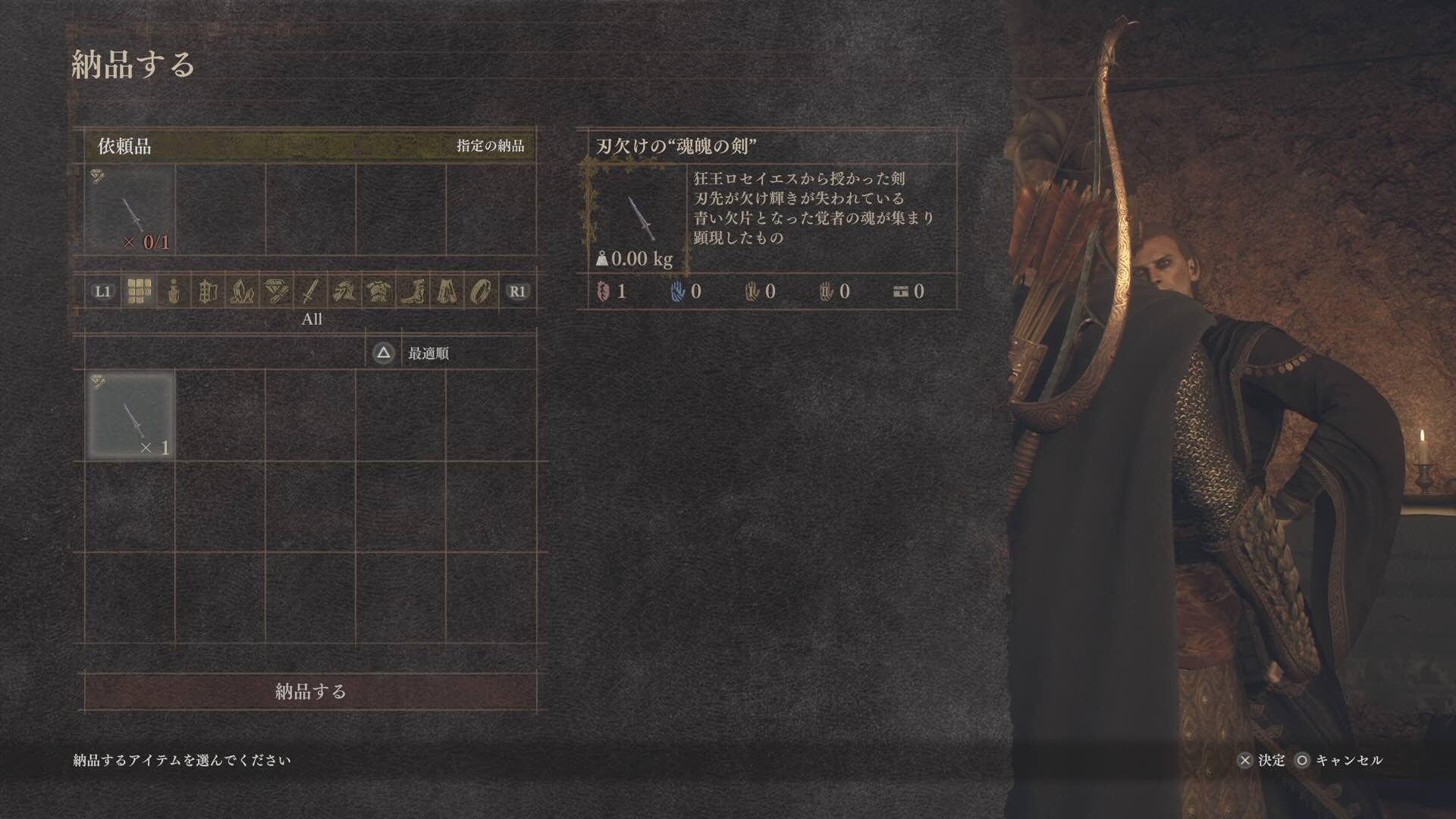Choose the sword weapons category filter
This screenshot has height=819, width=1456.
[x=312, y=292]
